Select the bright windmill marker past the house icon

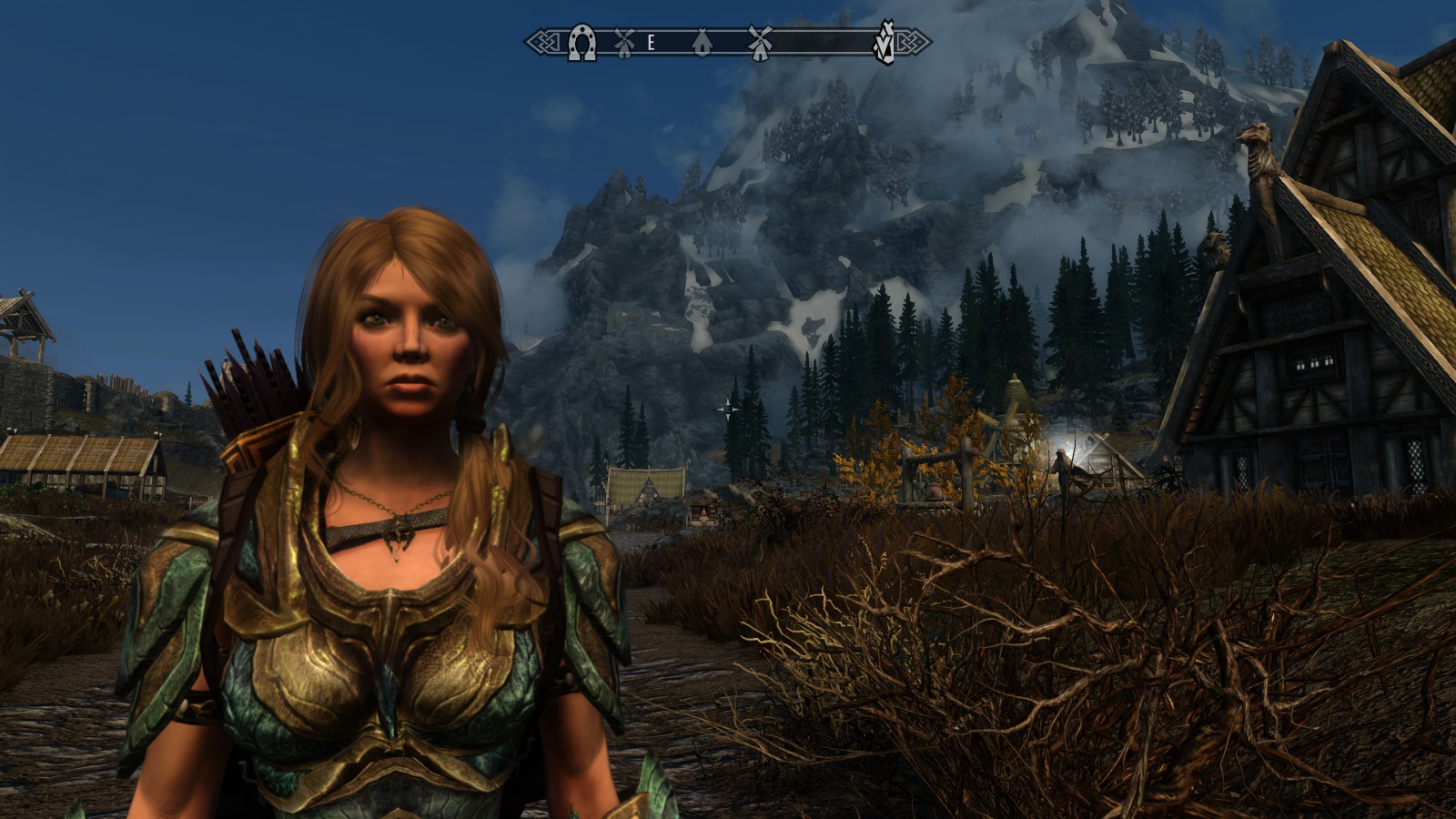(760, 41)
